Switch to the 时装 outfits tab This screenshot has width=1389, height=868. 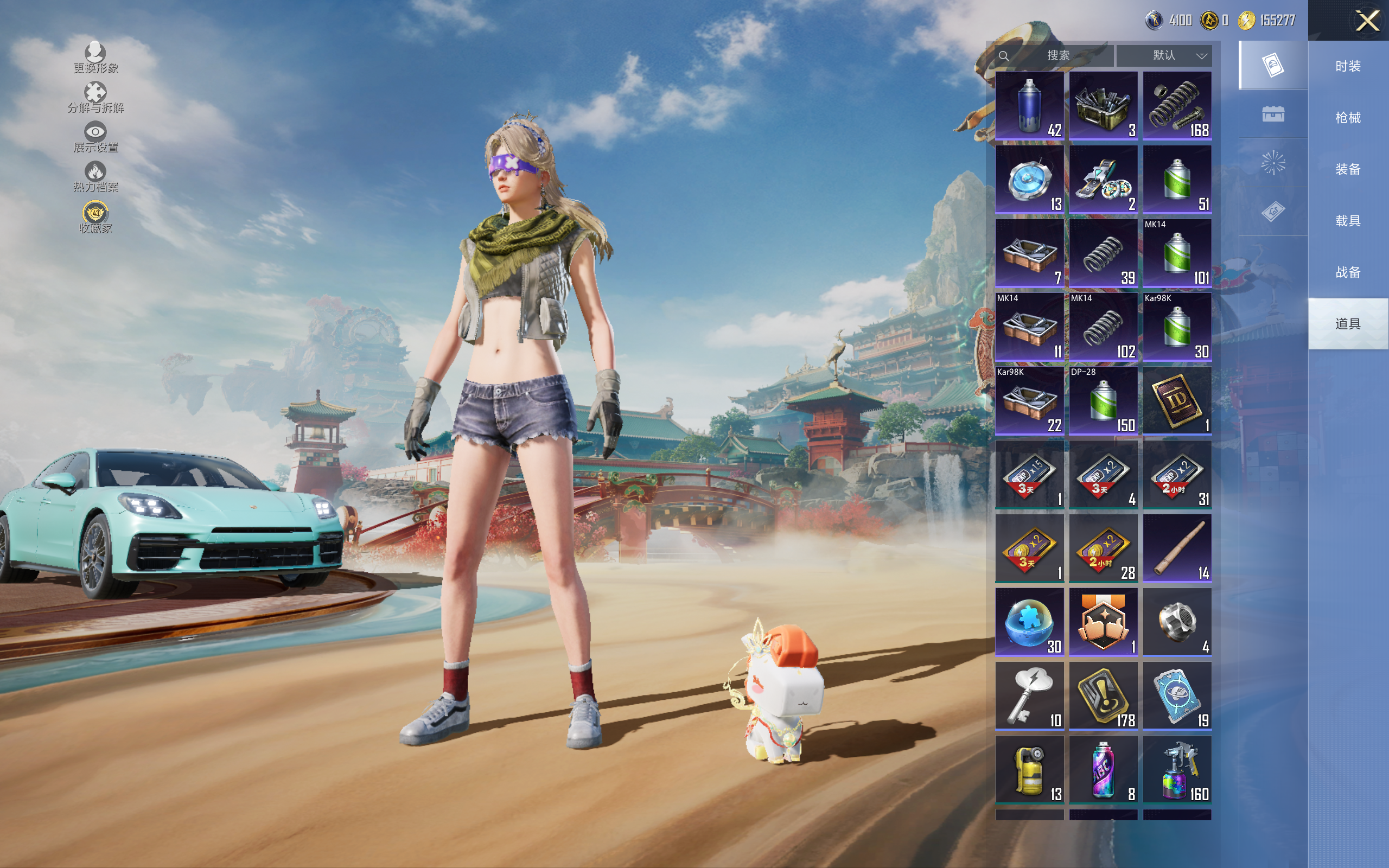(x=1347, y=66)
